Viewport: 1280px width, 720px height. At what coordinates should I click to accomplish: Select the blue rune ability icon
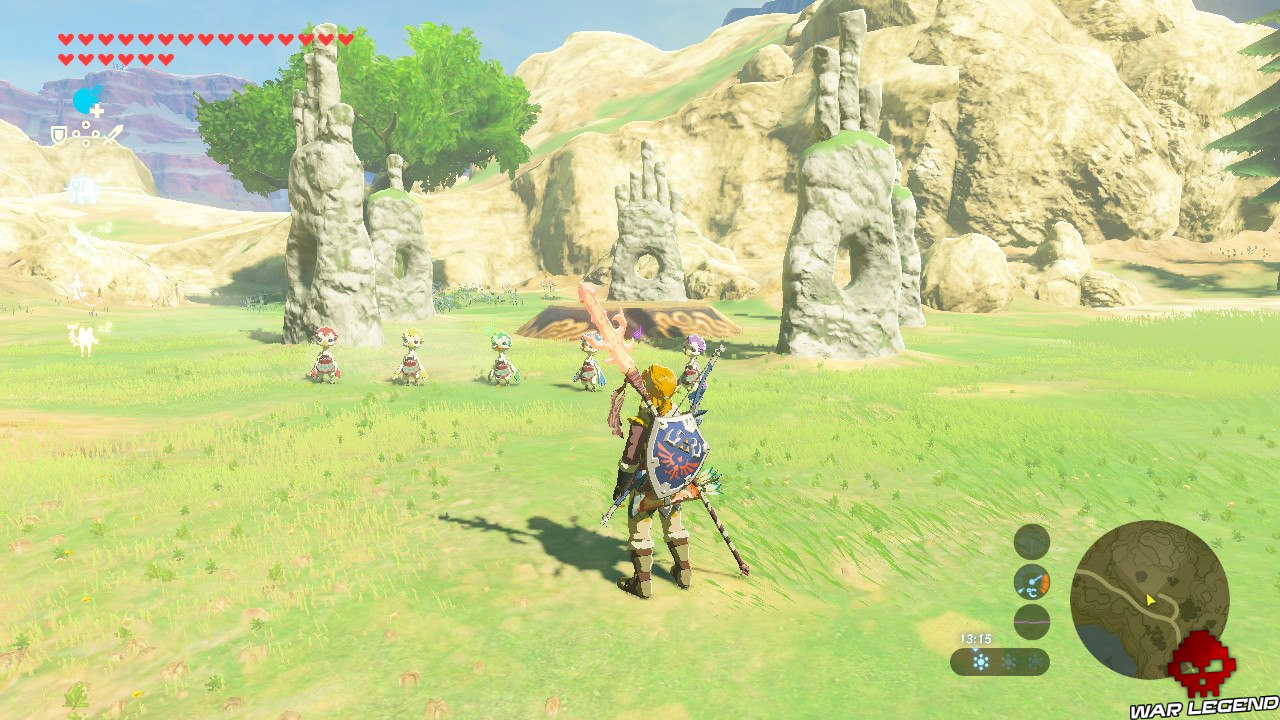click(82, 100)
